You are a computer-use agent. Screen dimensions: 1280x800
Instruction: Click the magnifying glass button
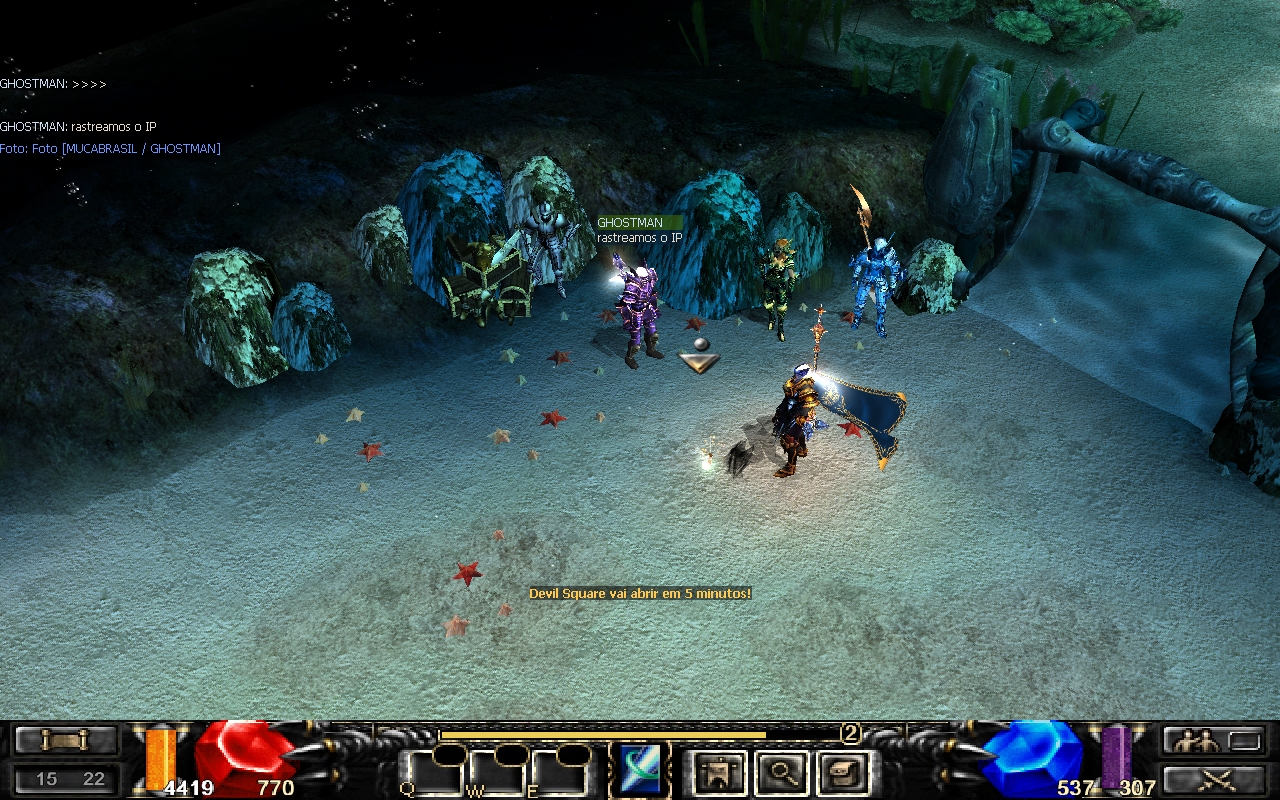pyautogui.click(x=779, y=772)
